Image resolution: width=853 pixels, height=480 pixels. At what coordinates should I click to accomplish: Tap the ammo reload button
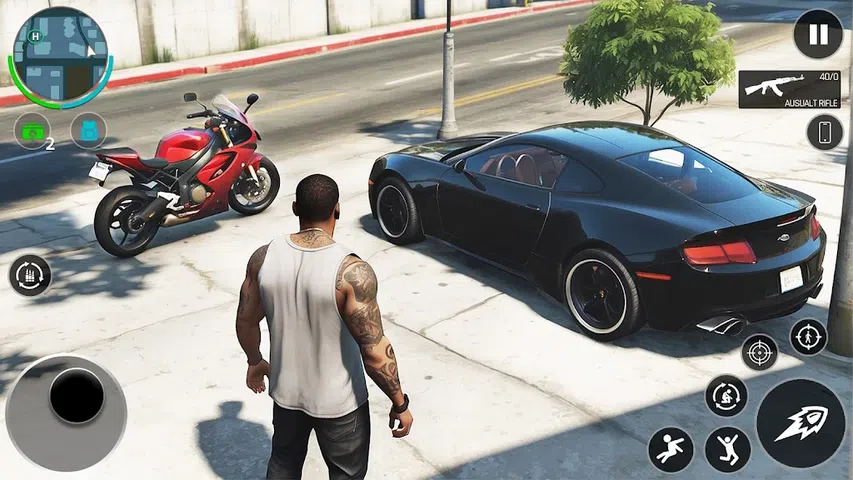pyautogui.click(x=30, y=275)
